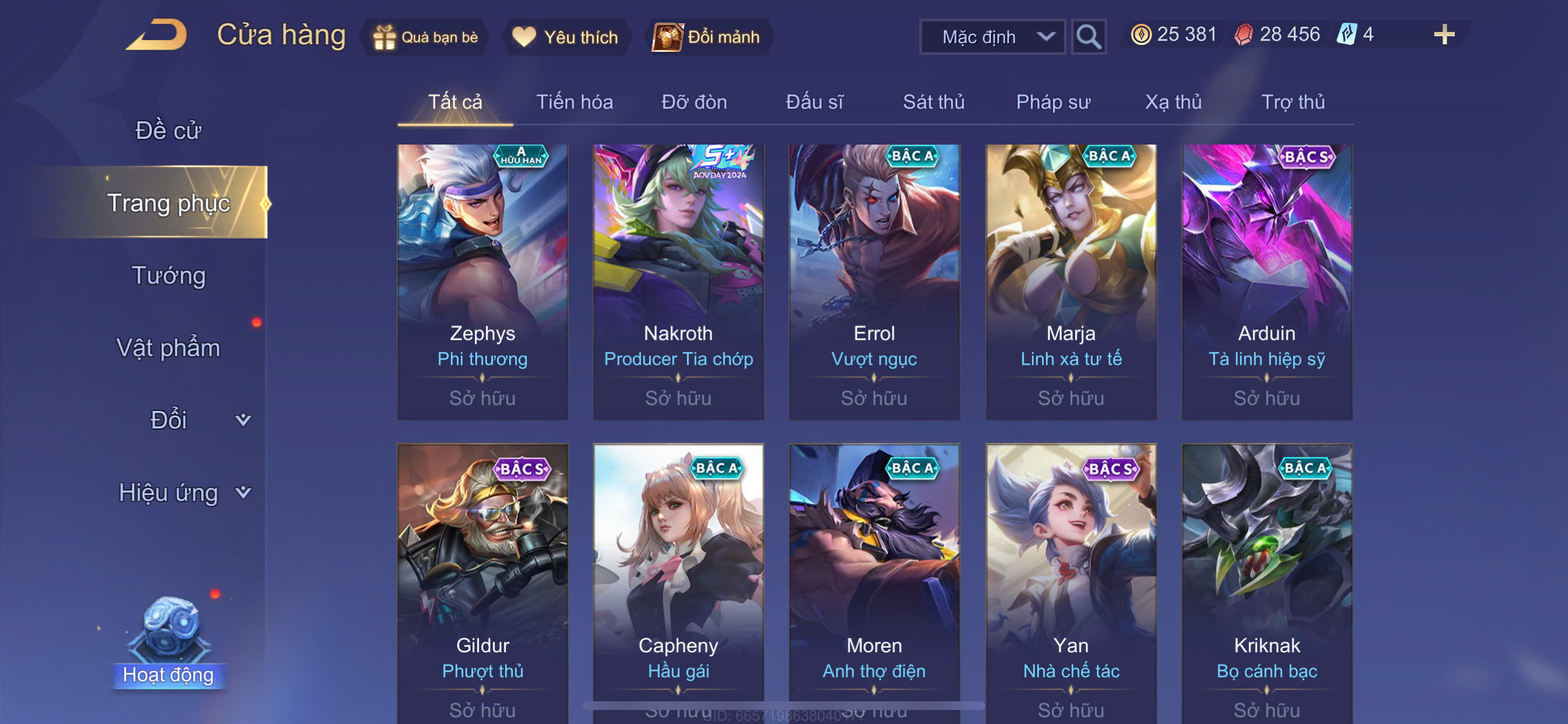Open the Đề cử menu entry
The height and width of the screenshot is (724, 1568).
click(168, 130)
